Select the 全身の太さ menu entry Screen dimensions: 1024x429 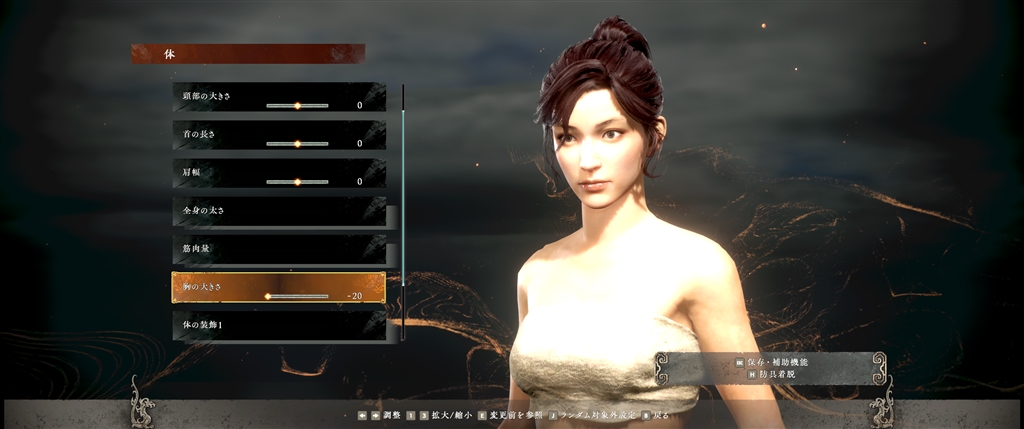click(278, 211)
